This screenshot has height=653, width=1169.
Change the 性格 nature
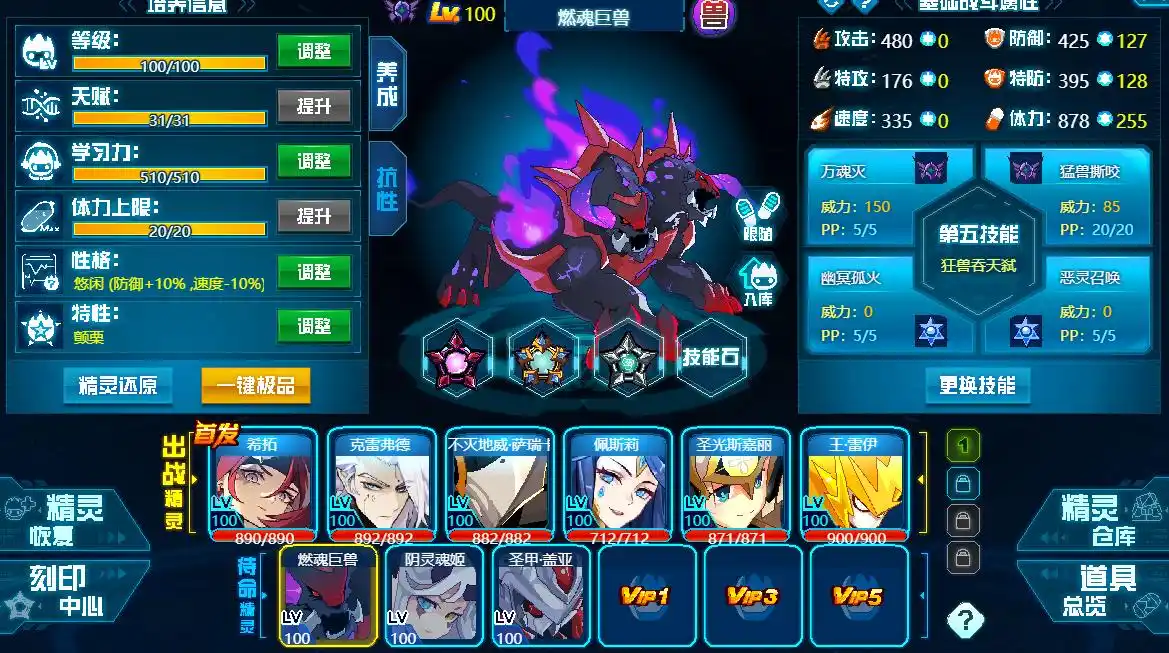(x=314, y=271)
